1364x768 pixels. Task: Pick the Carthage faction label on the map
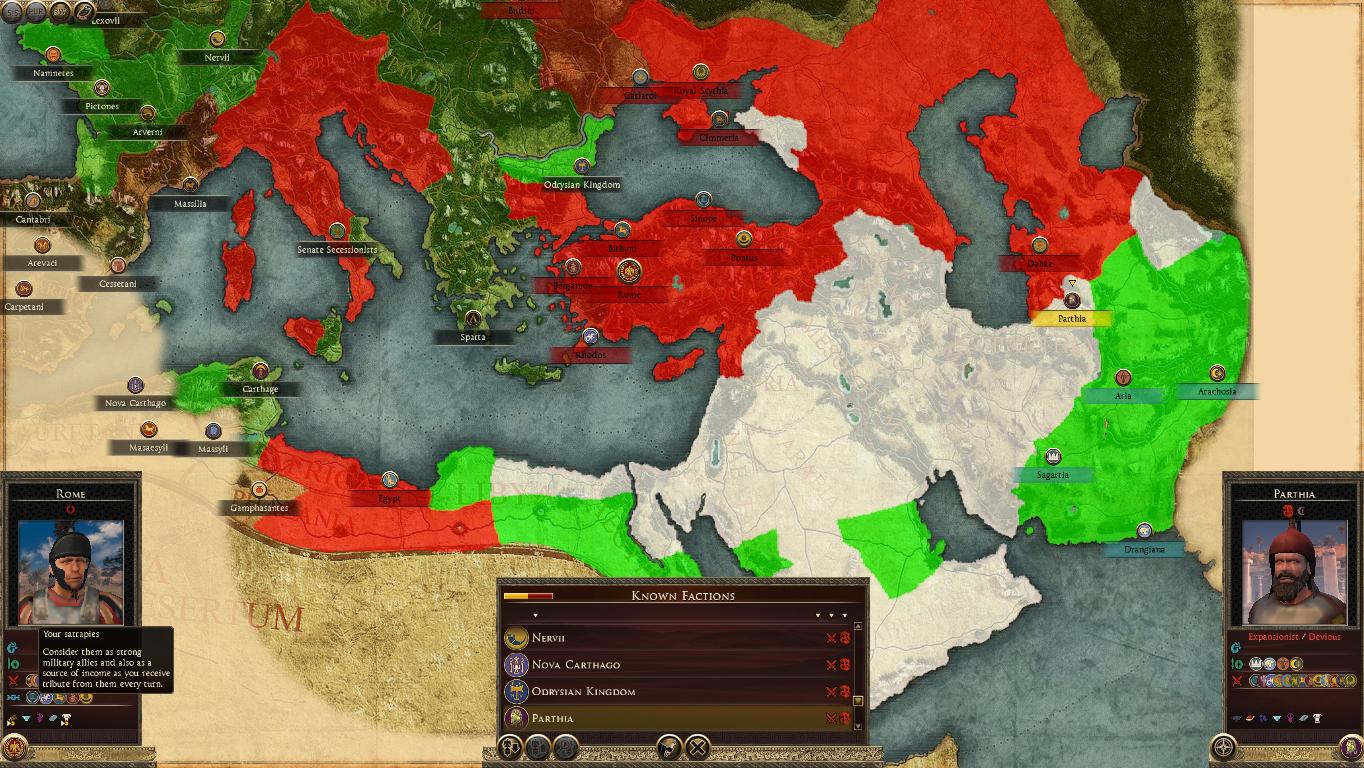260,389
